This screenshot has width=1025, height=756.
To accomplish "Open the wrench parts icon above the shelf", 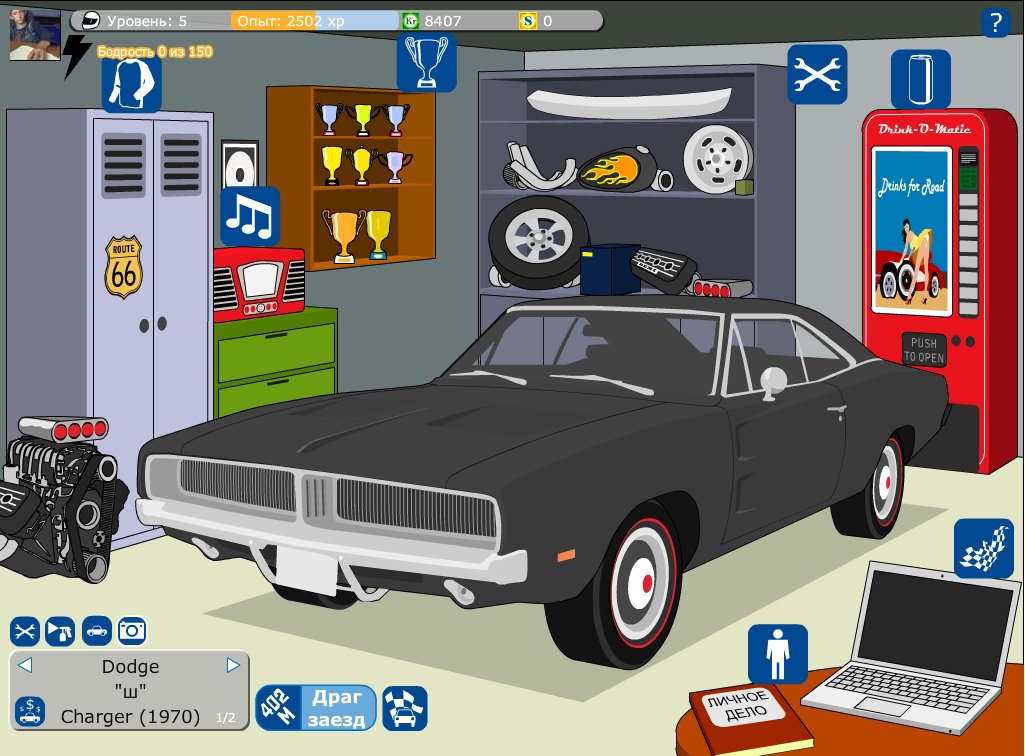I will [x=817, y=74].
